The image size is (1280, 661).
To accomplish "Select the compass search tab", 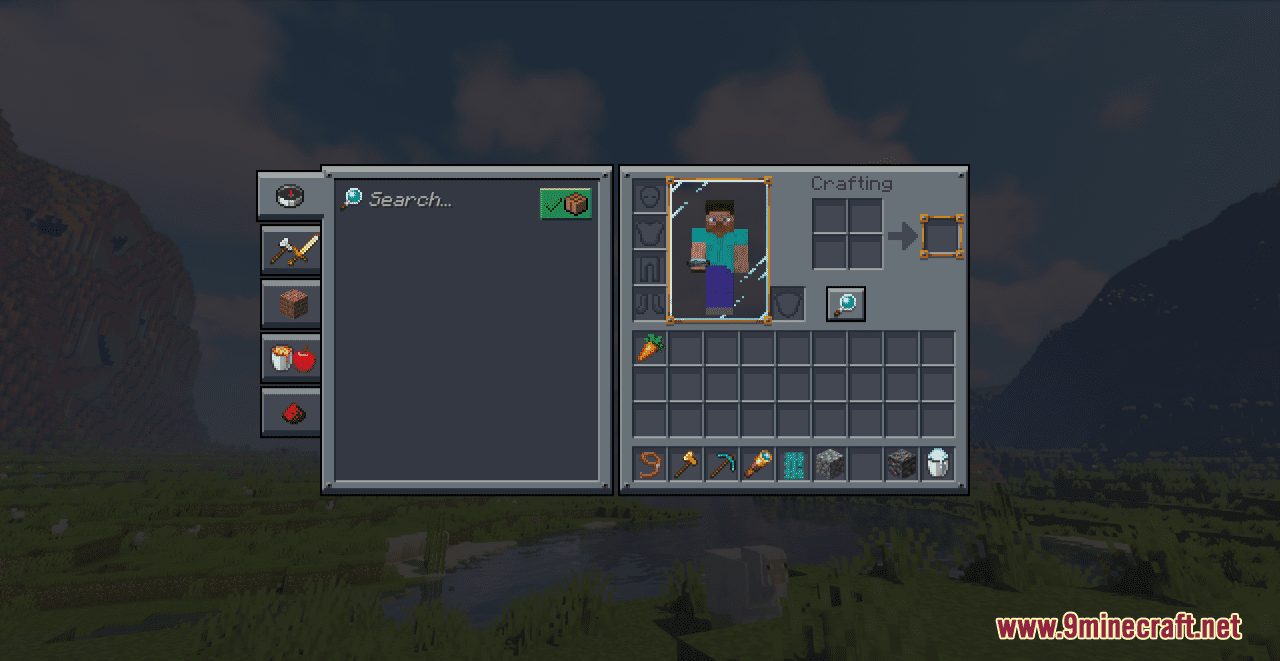I will tap(289, 195).
